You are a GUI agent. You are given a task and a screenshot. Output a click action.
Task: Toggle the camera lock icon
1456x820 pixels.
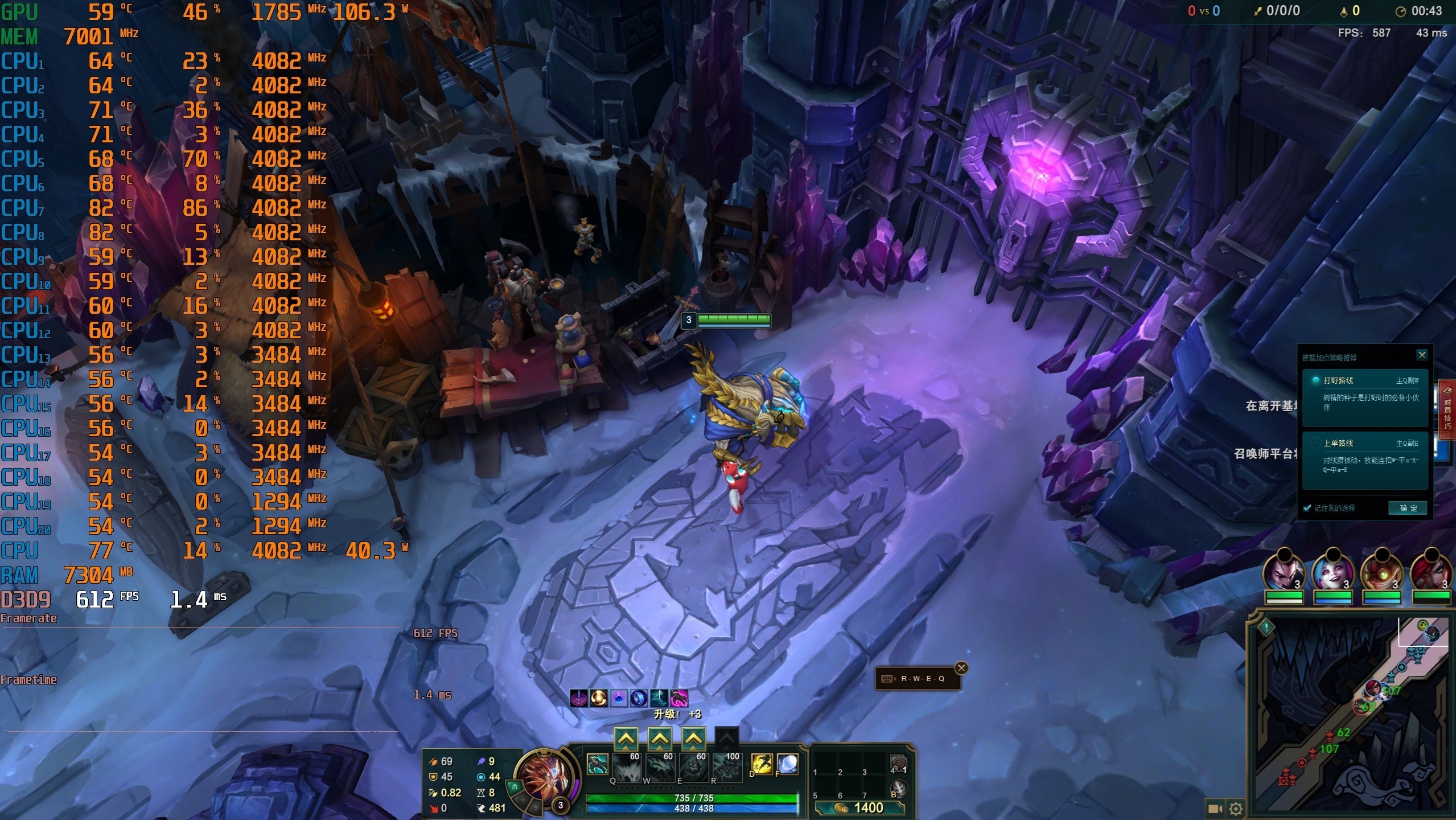[x=1215, y=809]
